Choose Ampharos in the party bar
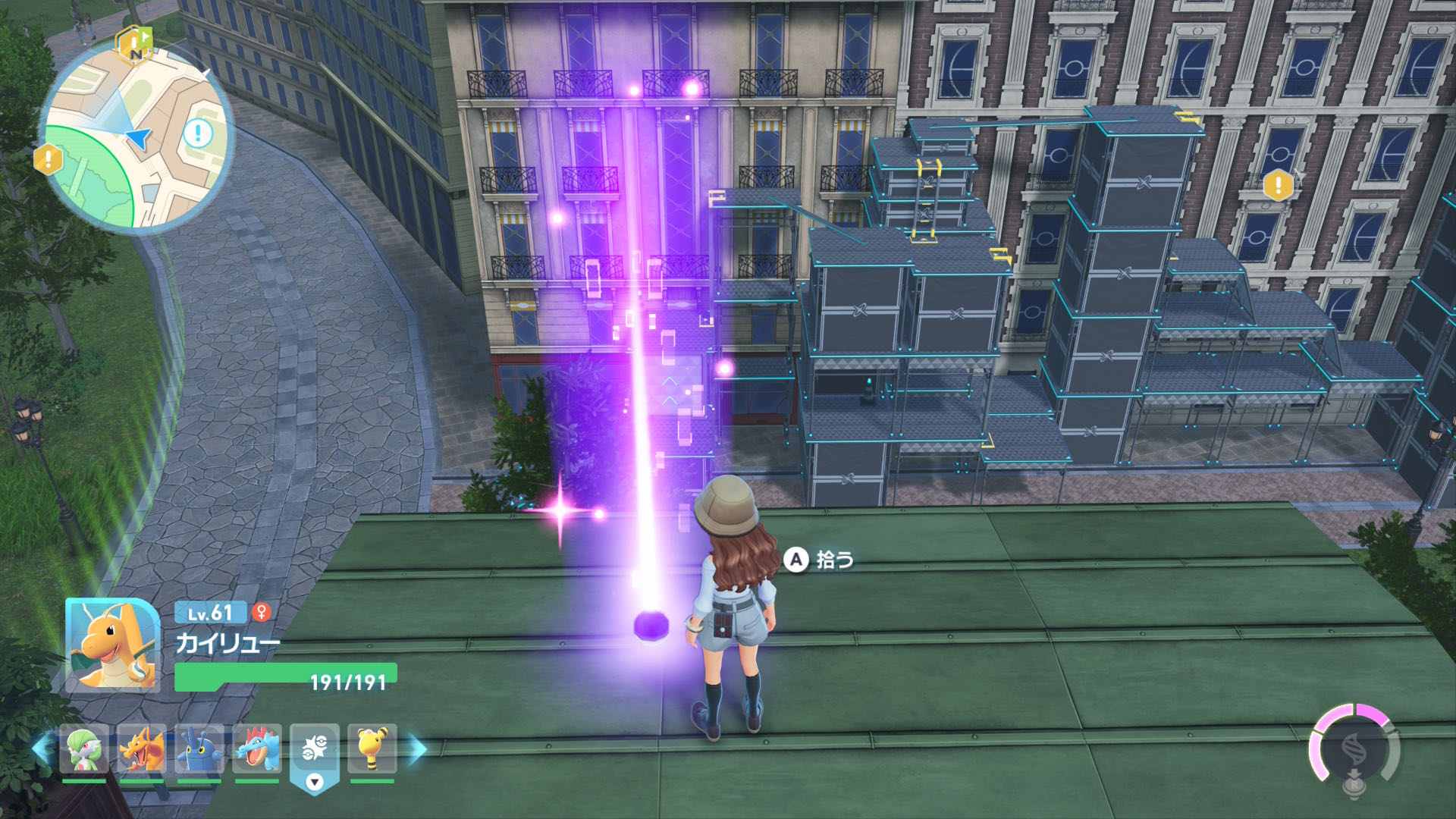 [x=372, y=748]
